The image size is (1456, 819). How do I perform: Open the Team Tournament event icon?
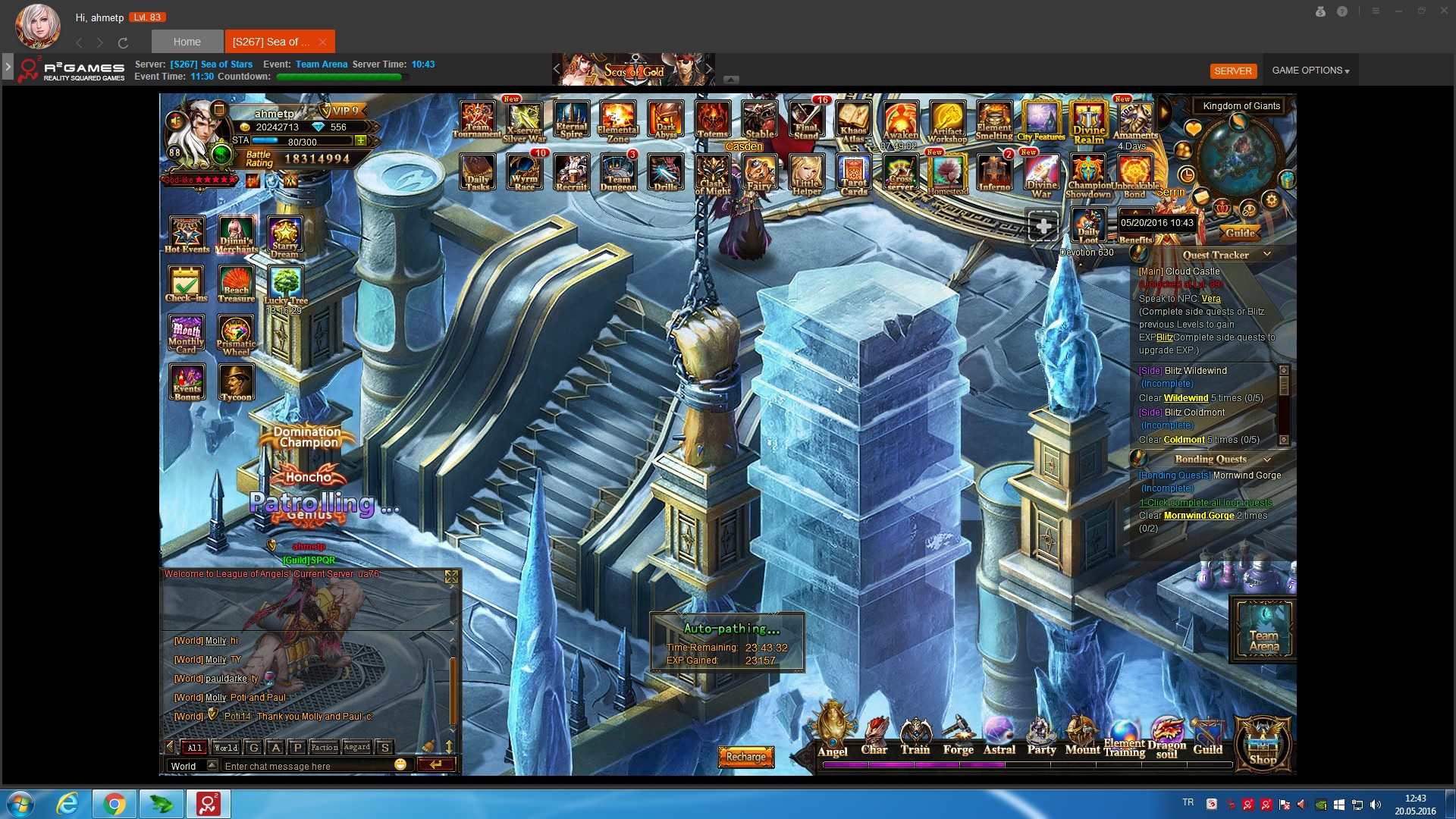click(x=478, y=120)
